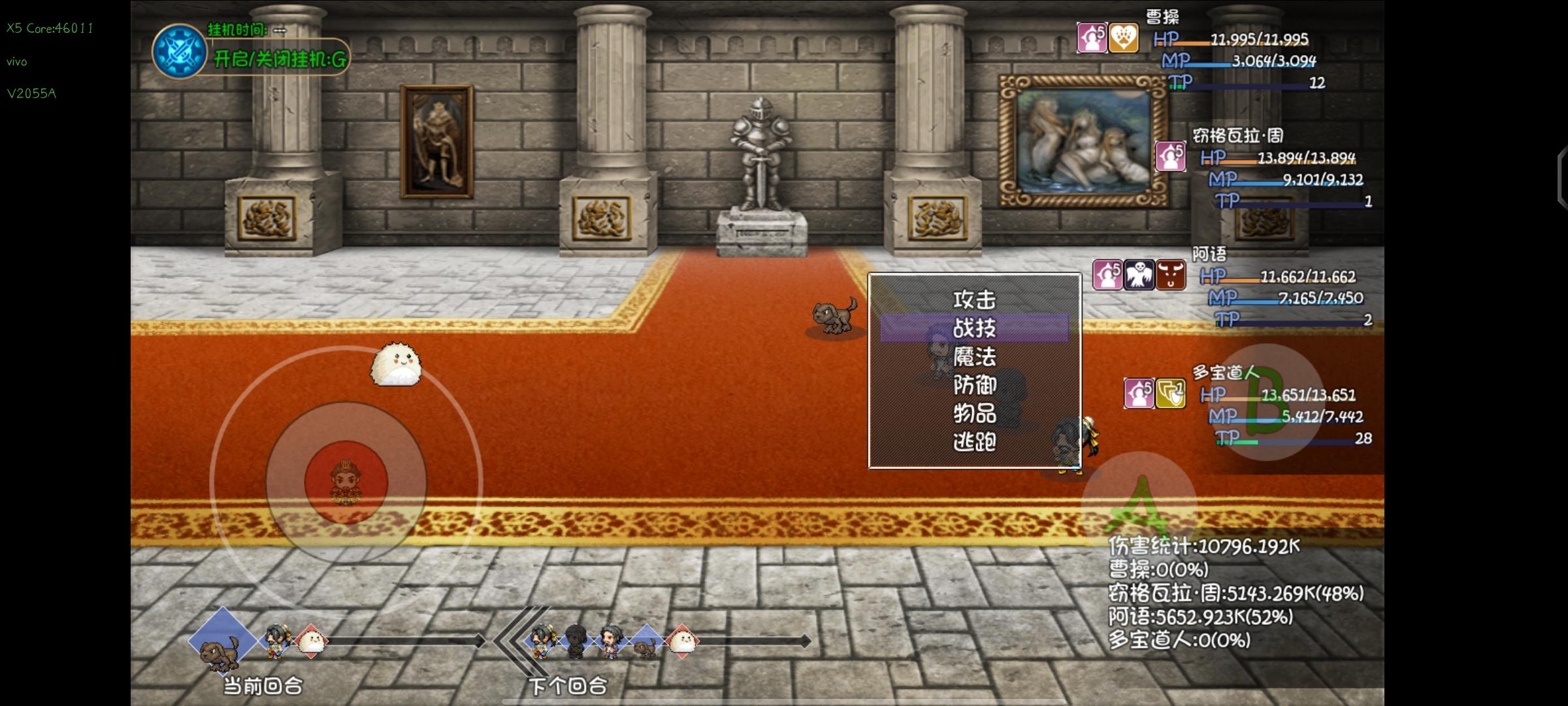This screenshot has height=706, width=1568.
Task: Select the 攻击 attack command
Action: pos(974,300)
